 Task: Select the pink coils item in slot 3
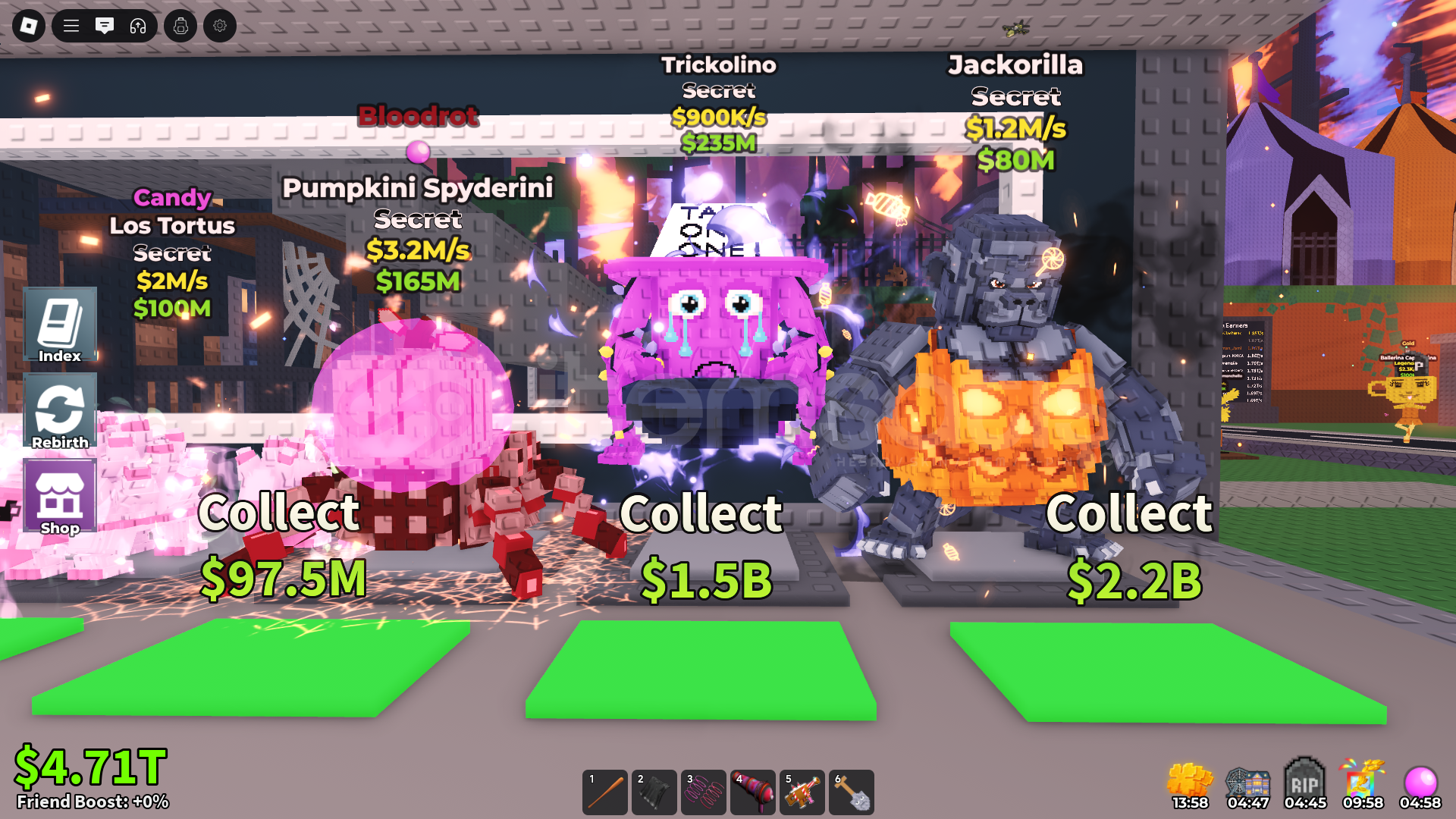704,792
